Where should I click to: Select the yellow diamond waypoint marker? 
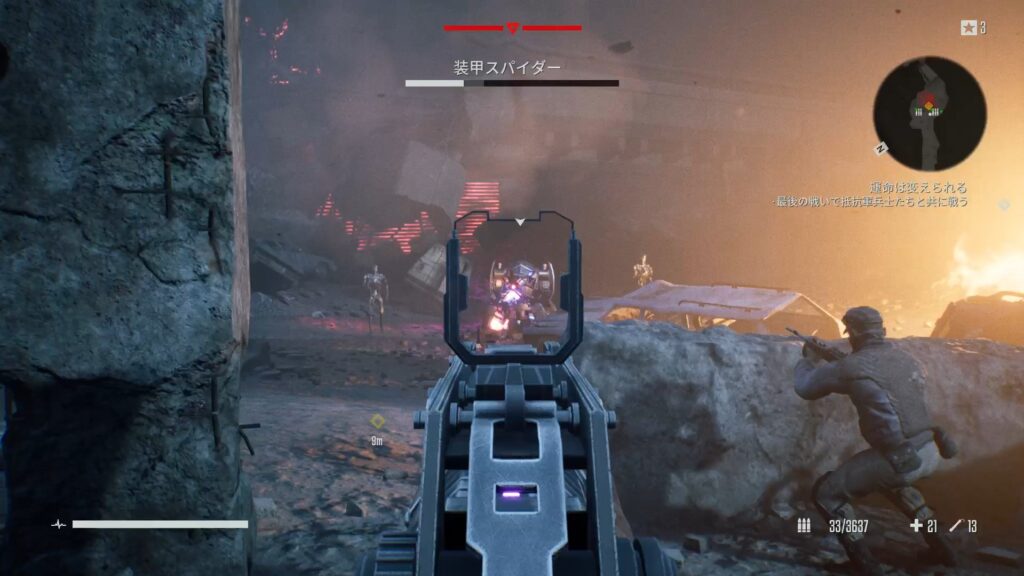click(x=378, y=421)
